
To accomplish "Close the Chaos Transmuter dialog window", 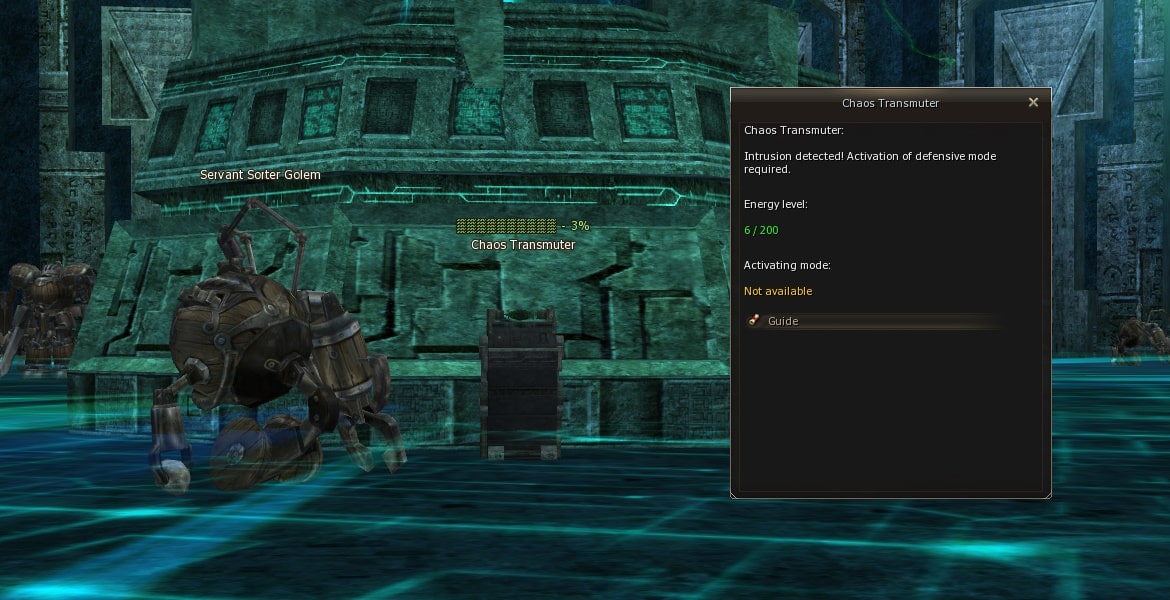I will (1033, 102).
